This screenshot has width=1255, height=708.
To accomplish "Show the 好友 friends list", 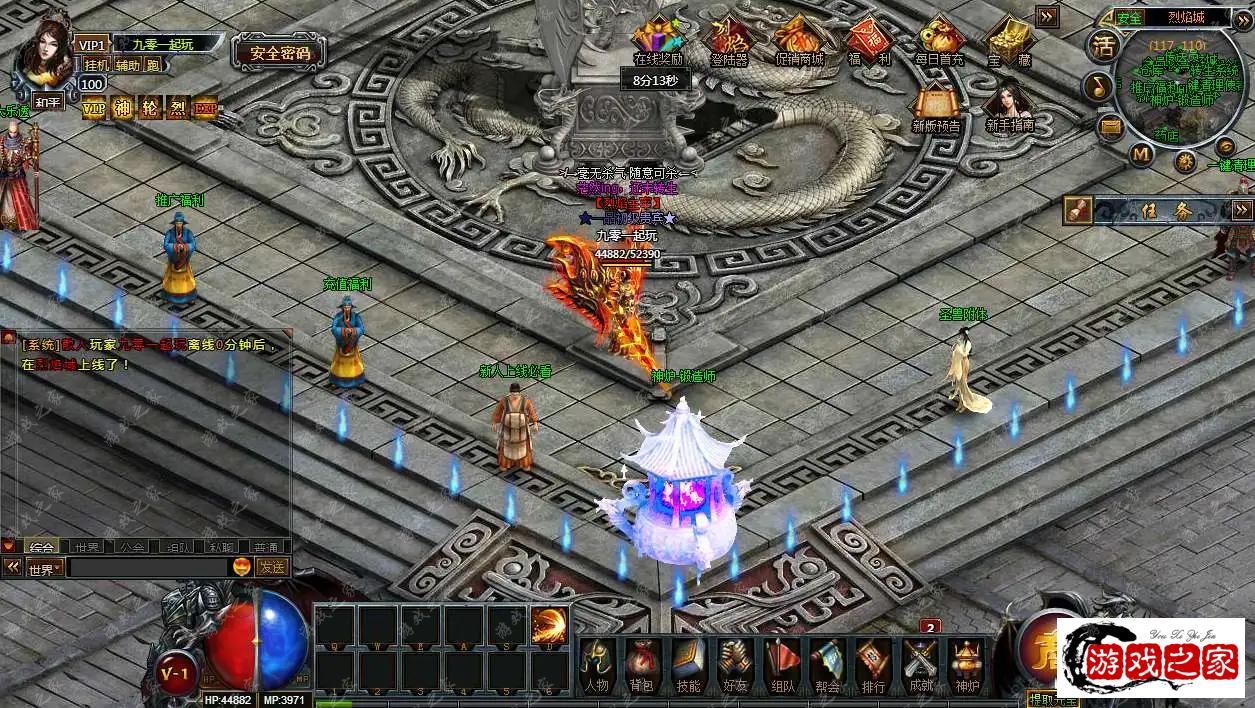I will click(734, 664).
